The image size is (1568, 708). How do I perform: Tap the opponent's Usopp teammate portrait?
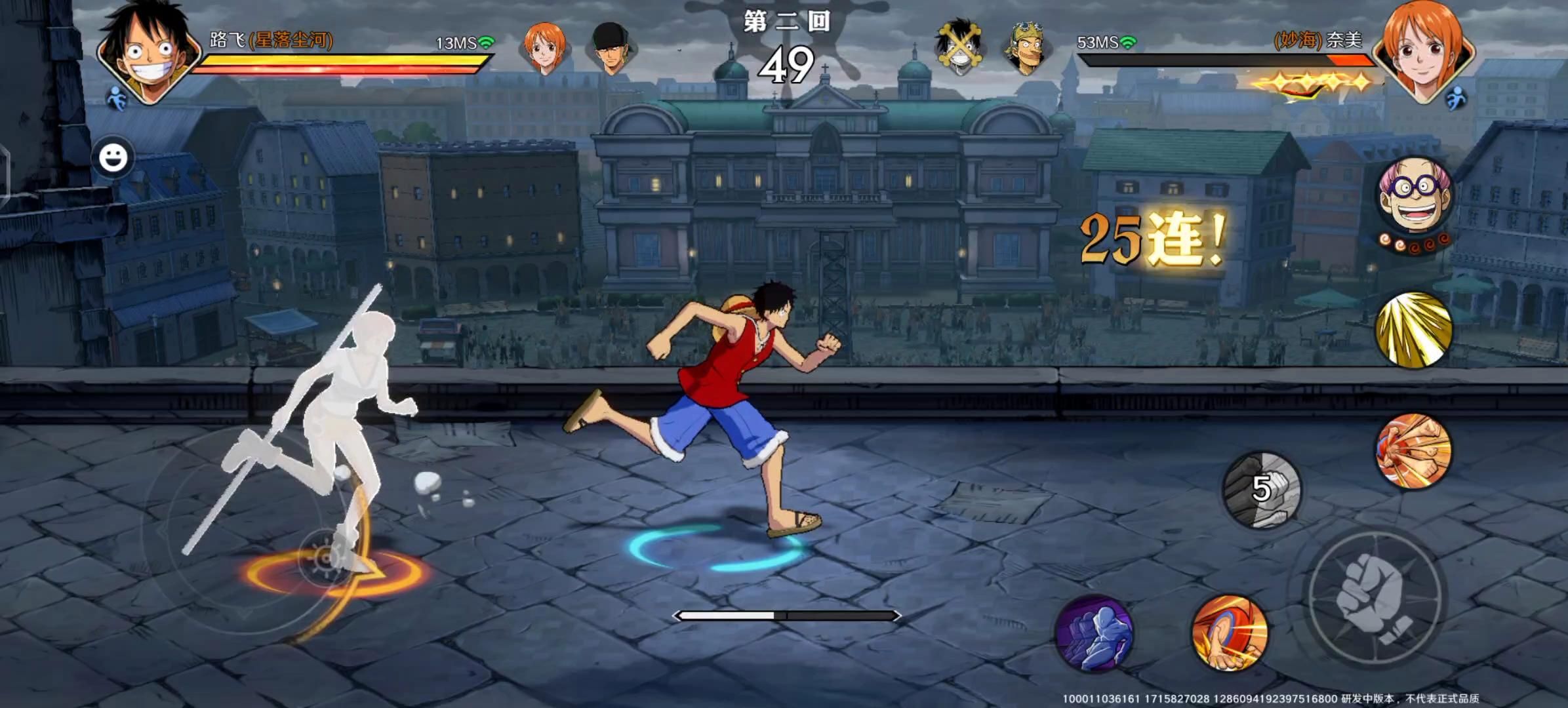click(1026, 49)
